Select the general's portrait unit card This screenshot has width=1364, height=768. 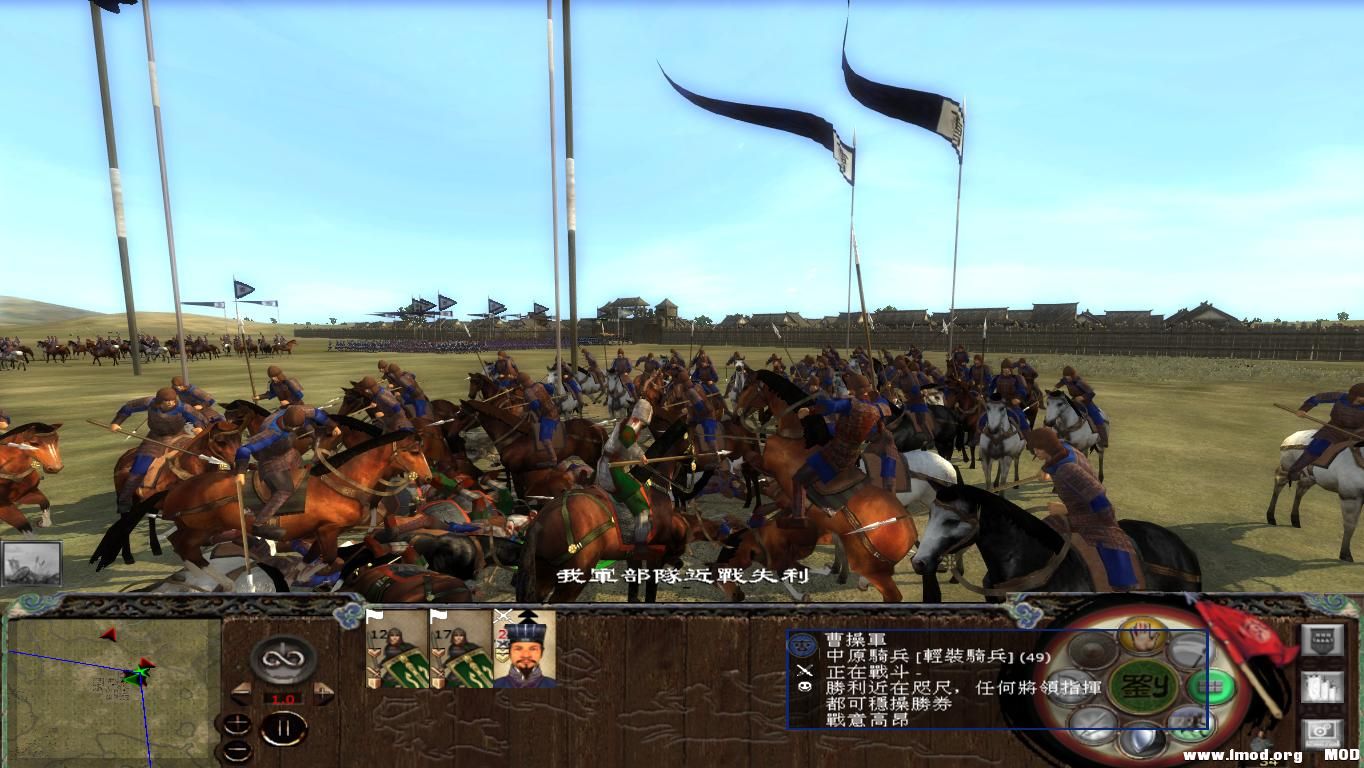tap(525, 655)
